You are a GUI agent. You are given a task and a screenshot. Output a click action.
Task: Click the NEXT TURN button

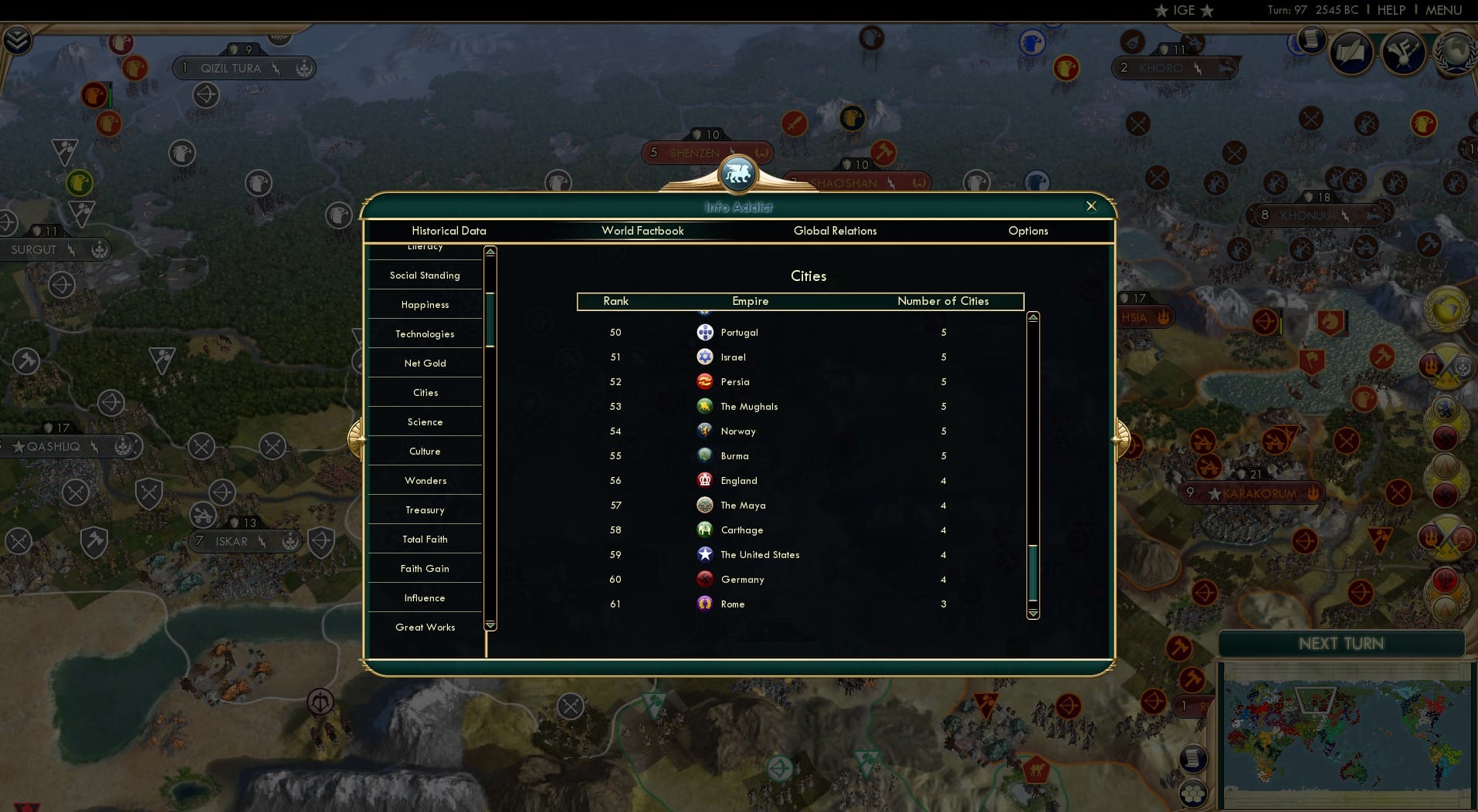point(1341,643)
